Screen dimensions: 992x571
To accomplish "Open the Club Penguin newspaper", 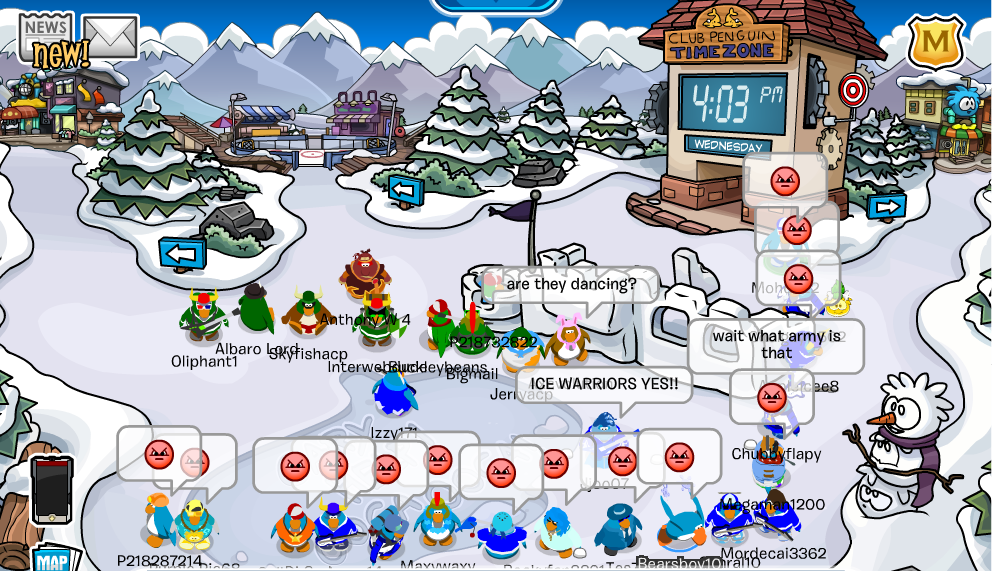I will (x=47, y=38).
